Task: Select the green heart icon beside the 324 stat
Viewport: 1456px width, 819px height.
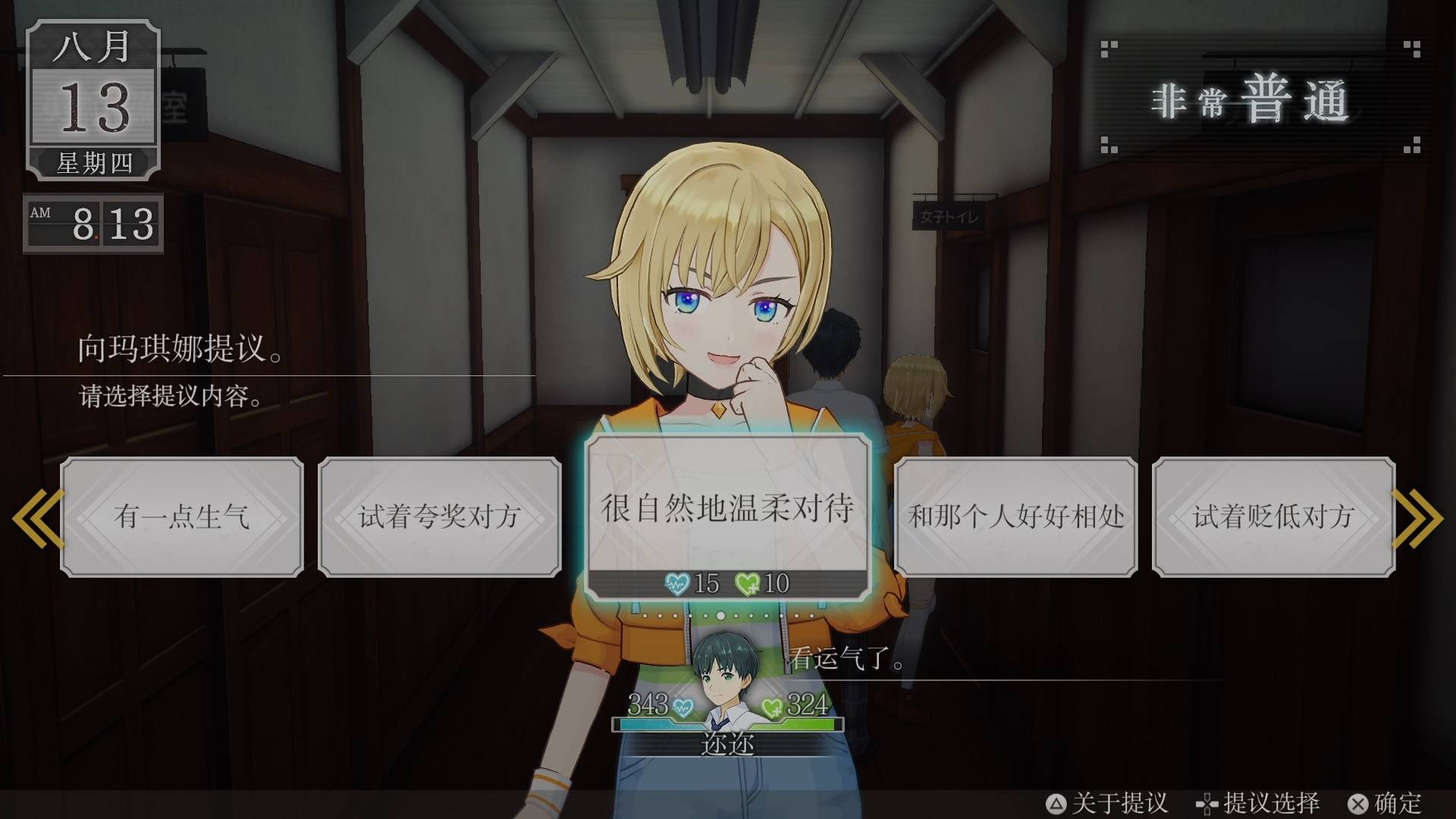Action: tap(773, 708)
